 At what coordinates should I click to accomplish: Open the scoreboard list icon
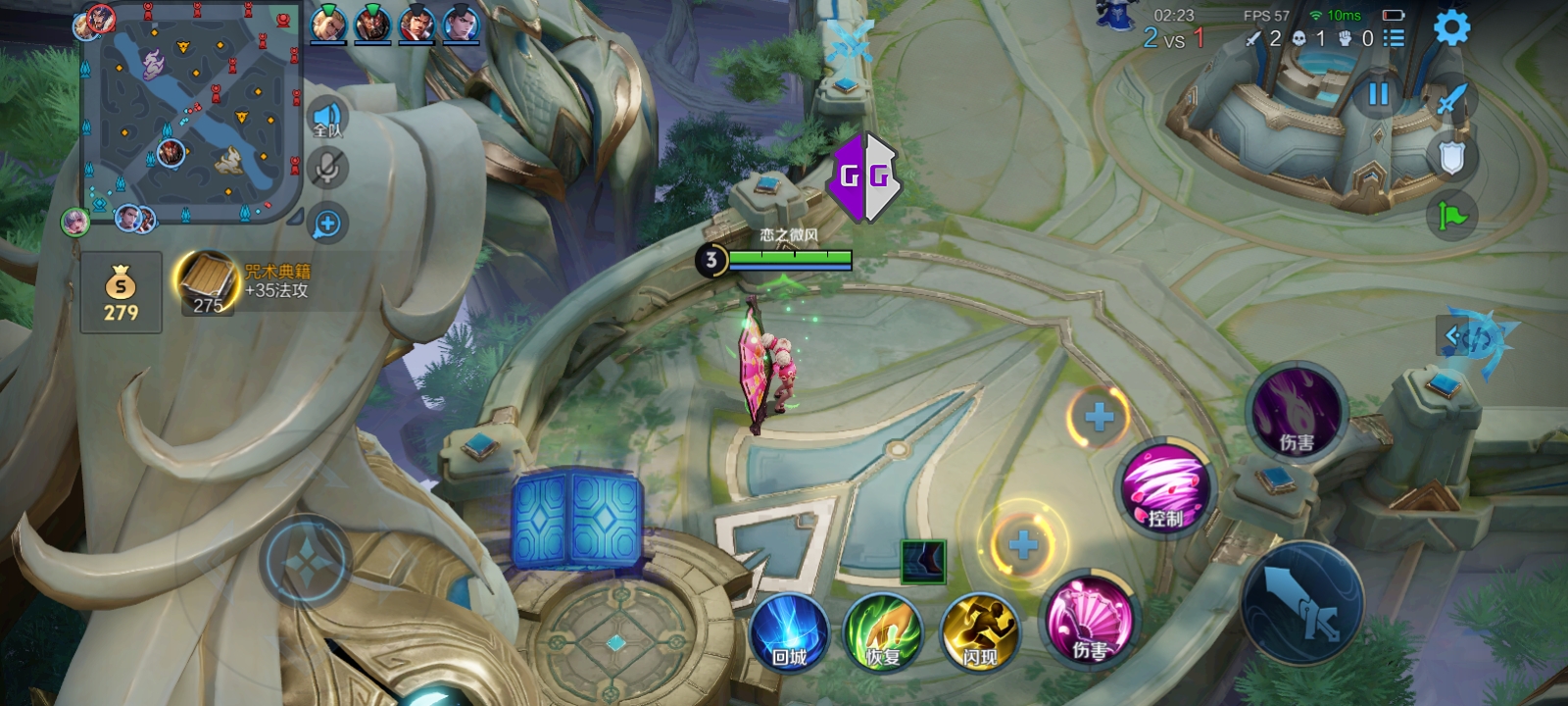pyautogui.click(x=1394, y=38)
